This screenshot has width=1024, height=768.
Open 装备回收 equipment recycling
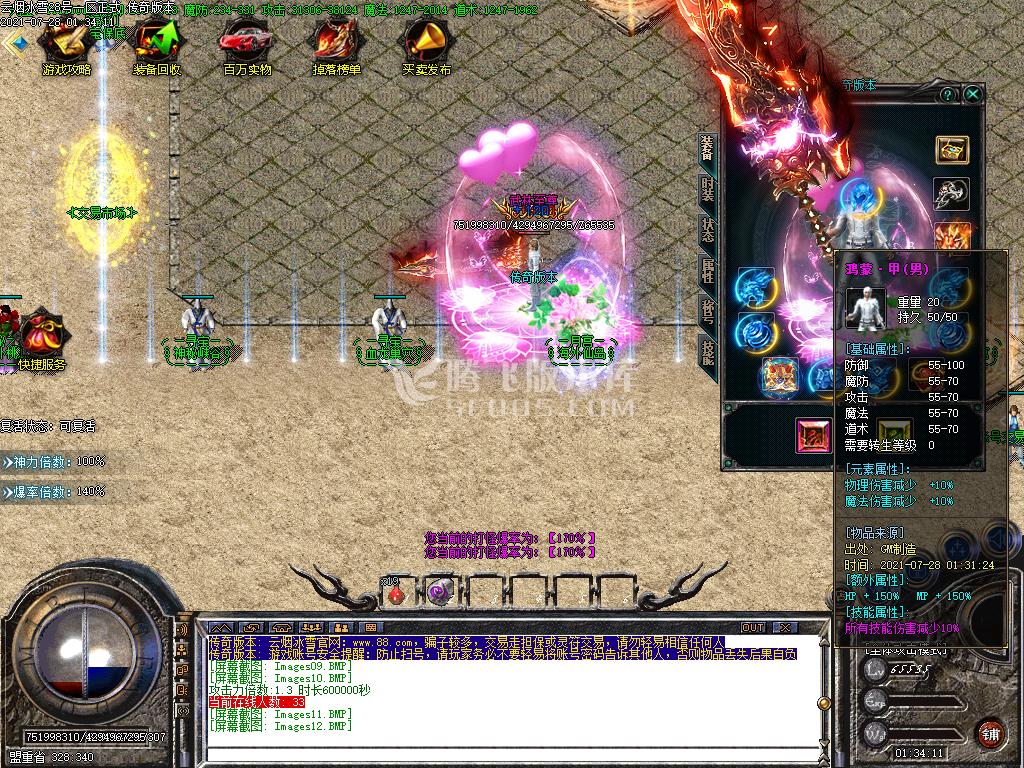coord(157,45)
